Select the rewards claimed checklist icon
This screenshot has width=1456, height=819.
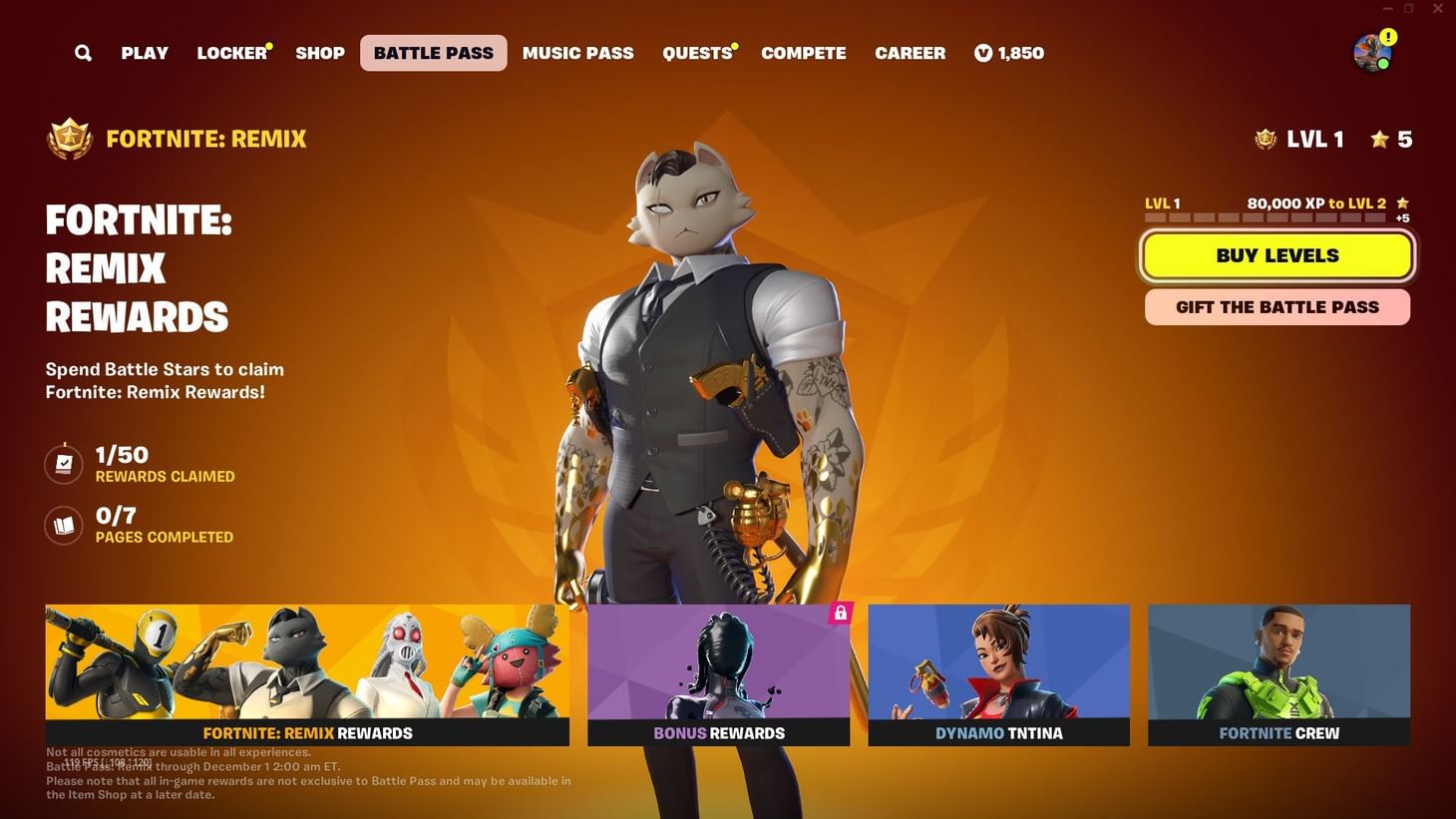63,463
